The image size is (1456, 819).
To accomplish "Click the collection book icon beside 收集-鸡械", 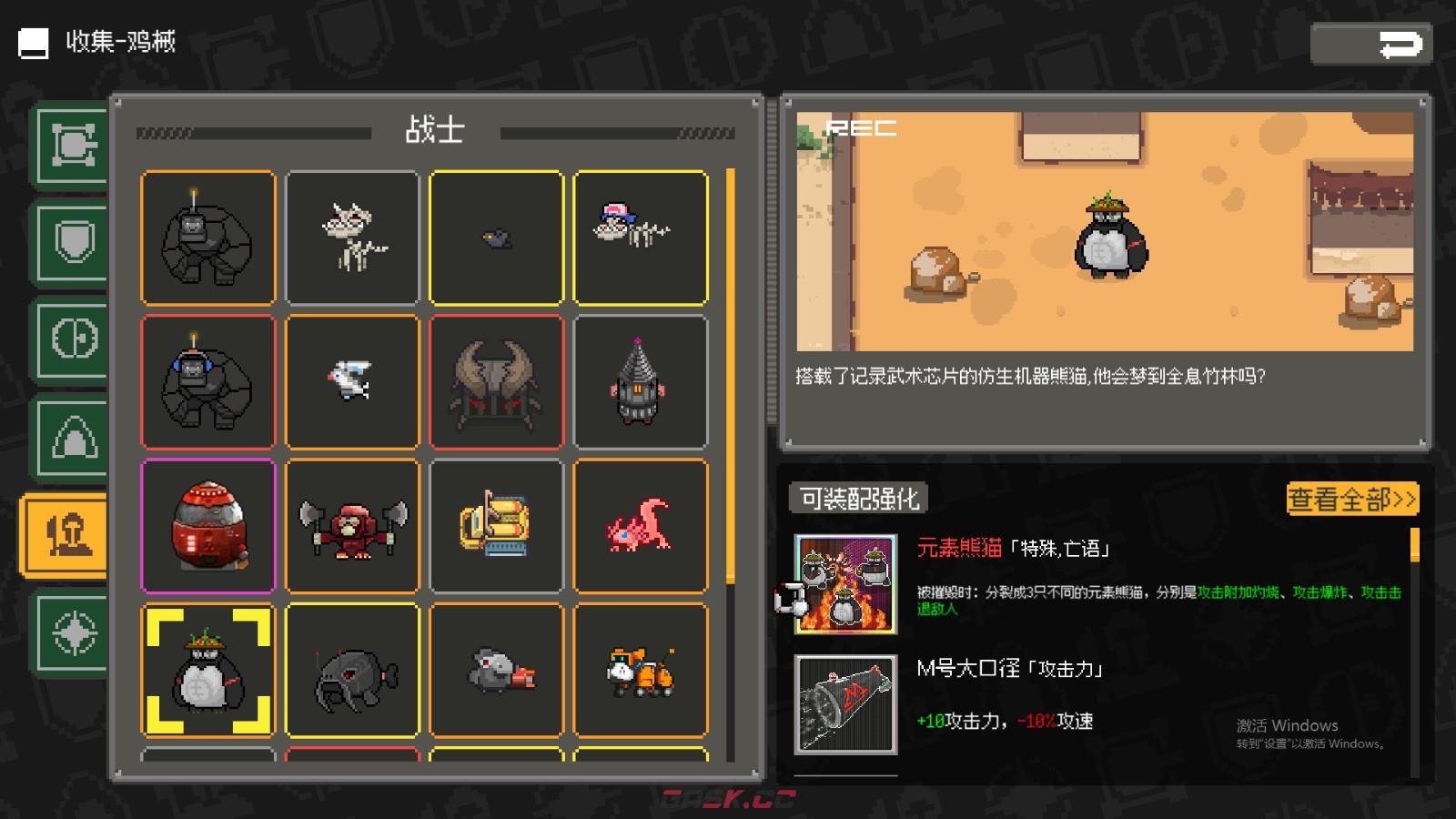I will click(33, 42).
